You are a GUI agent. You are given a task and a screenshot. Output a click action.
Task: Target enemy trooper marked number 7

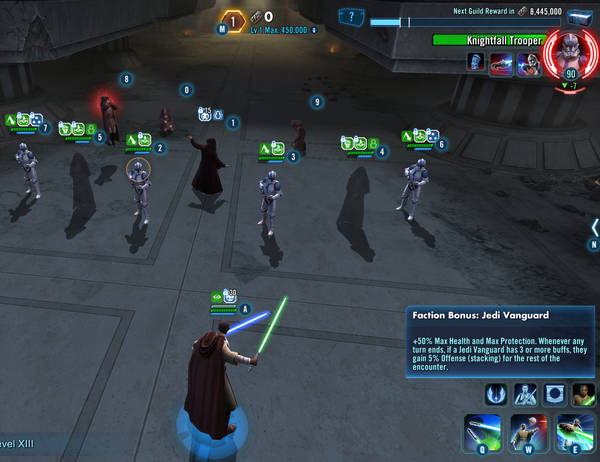(26, 170)
